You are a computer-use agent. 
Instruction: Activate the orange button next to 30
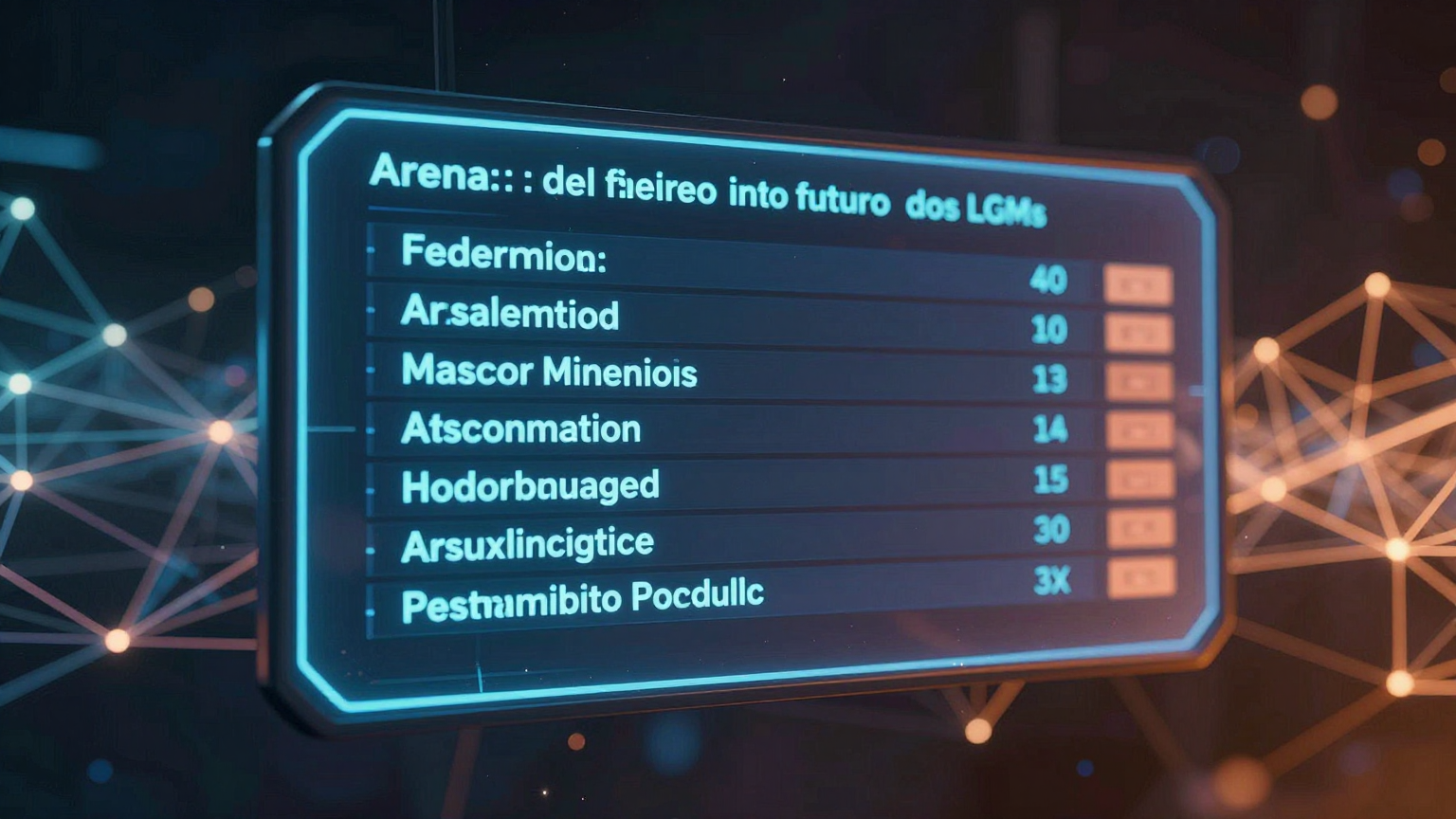(1141, 529)
